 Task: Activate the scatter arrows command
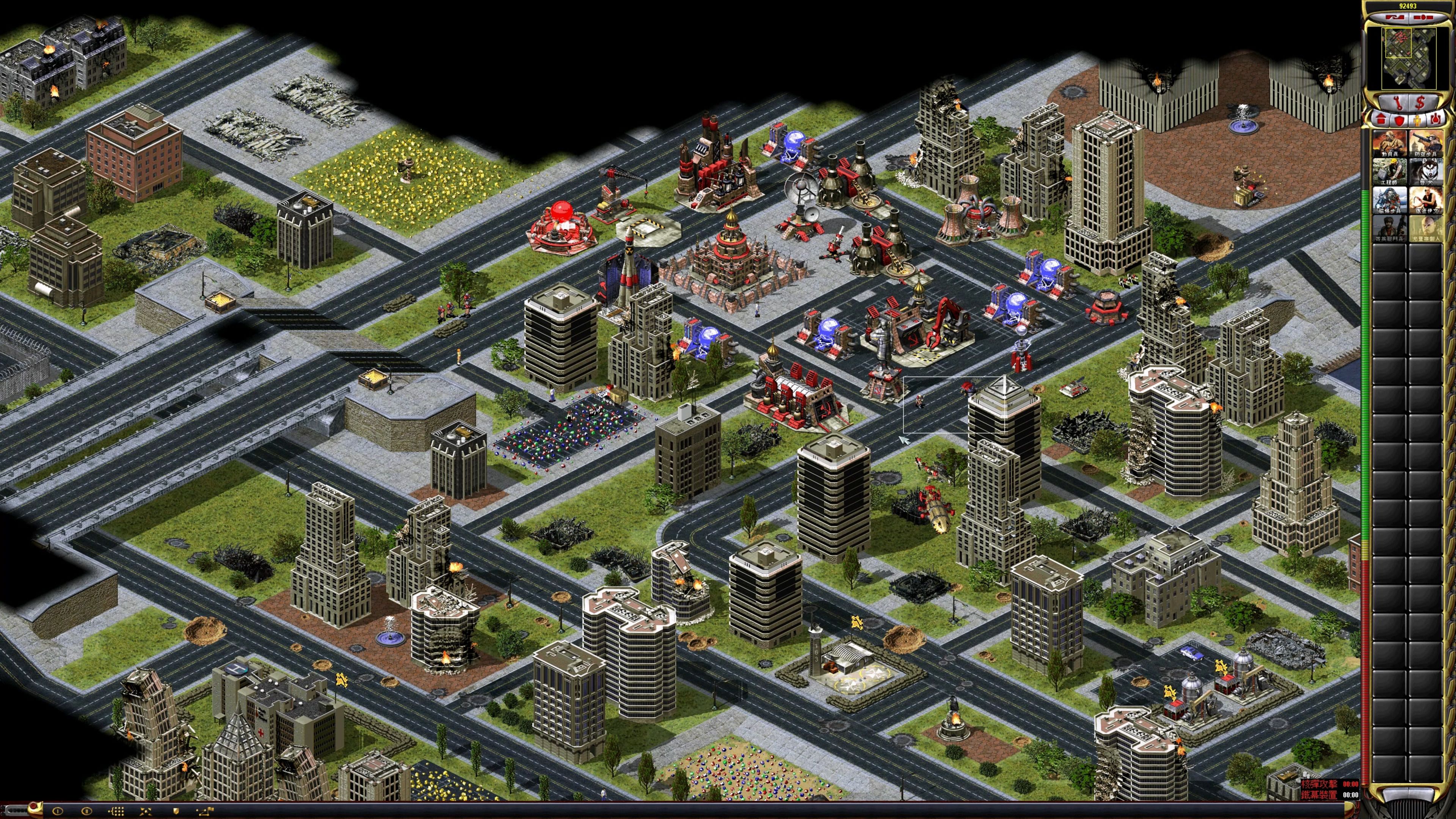145,811
